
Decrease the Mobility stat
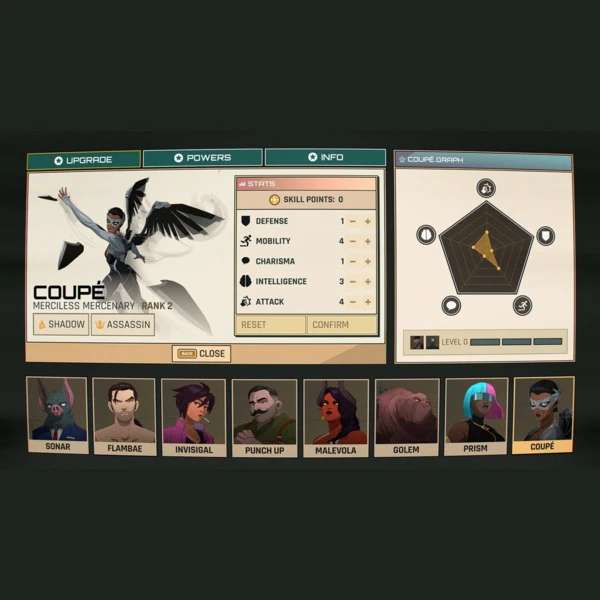(x=353, y=241)
